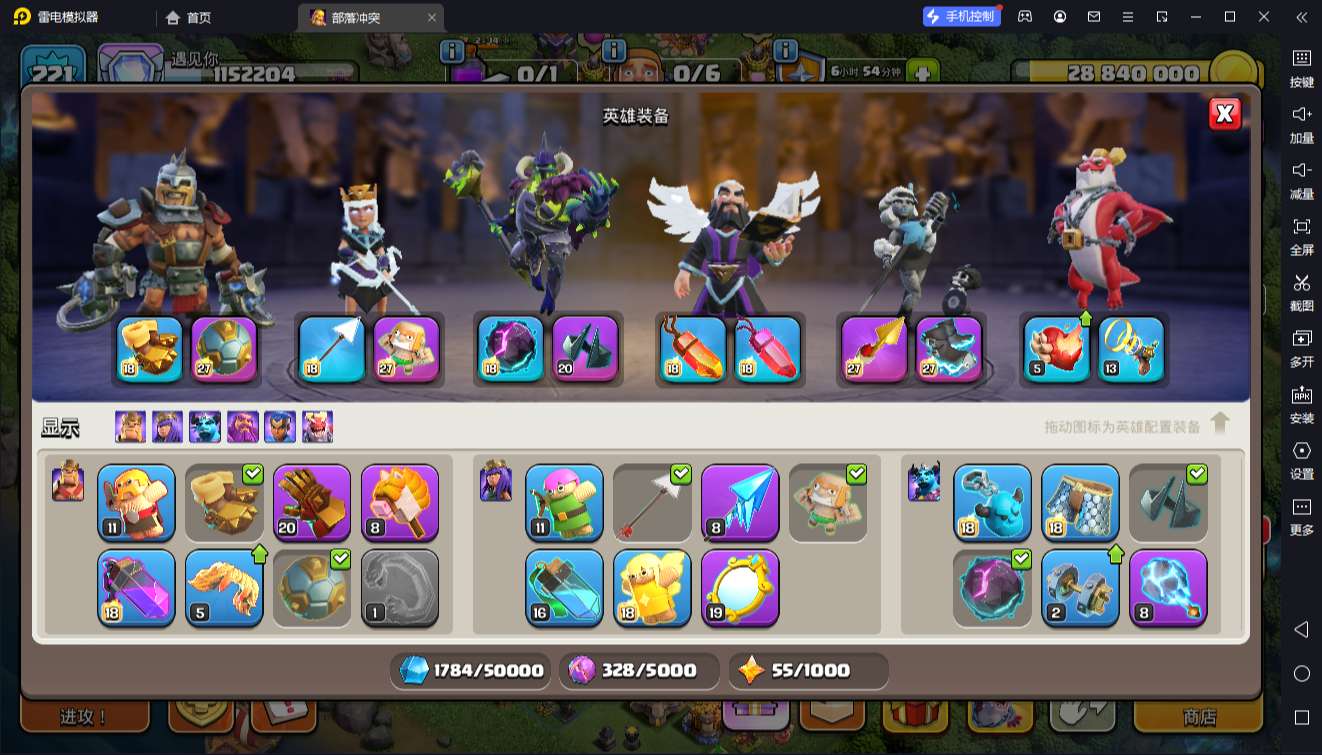Filter equipment by Barbarian King portrait

(x=130, y=427)
